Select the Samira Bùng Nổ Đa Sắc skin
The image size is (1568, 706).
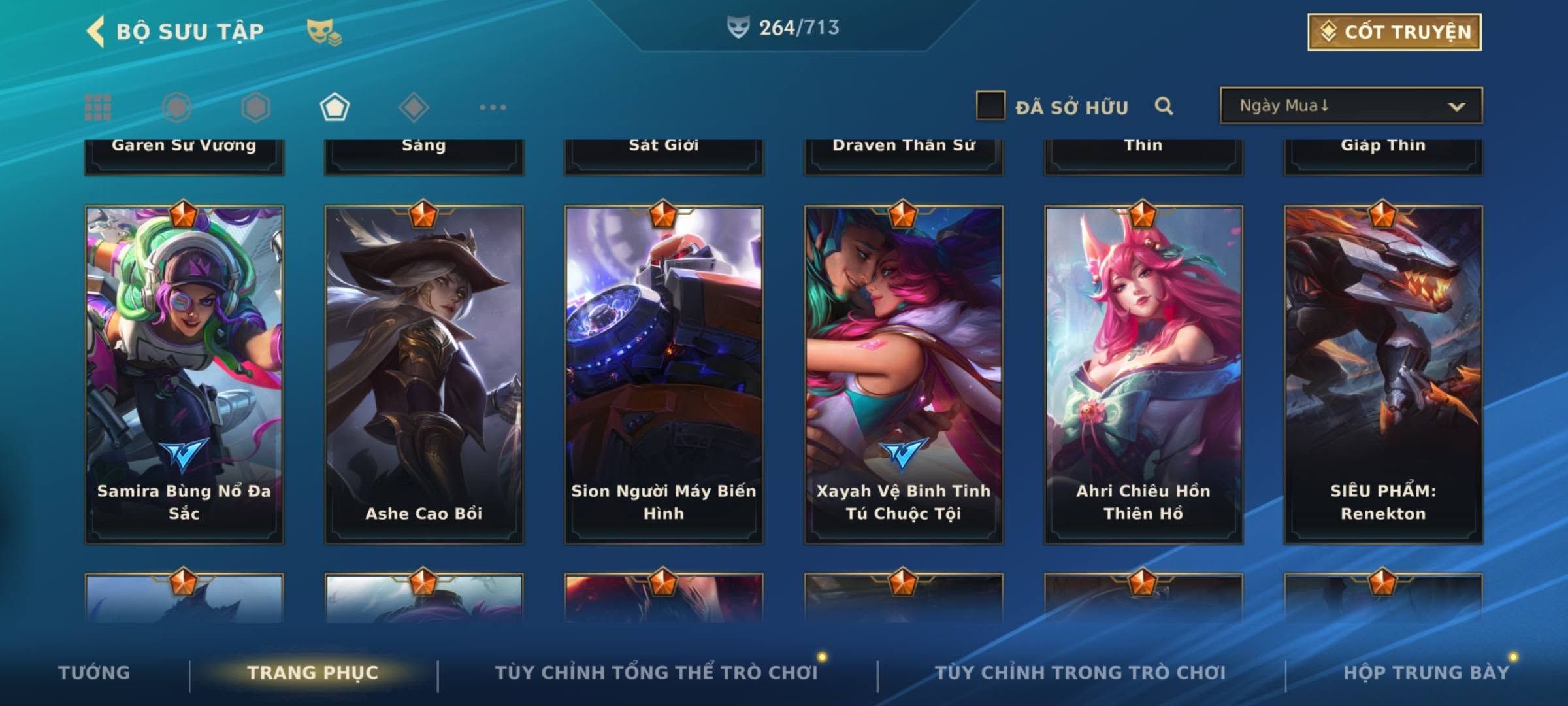(184, 374)
